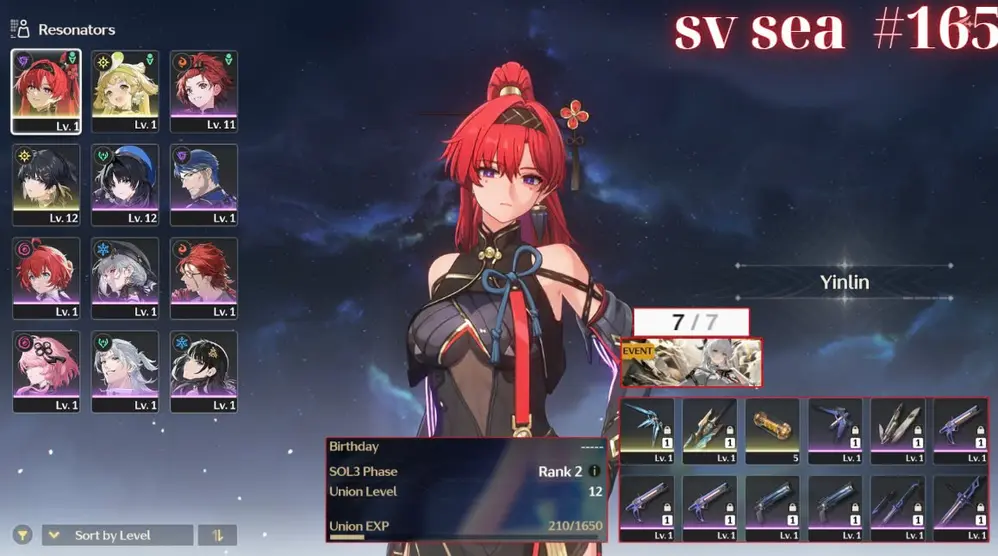This screenshot has height=556, width=998.
Task: Open the Resonators menu header icon
Action: coord(22,29)
